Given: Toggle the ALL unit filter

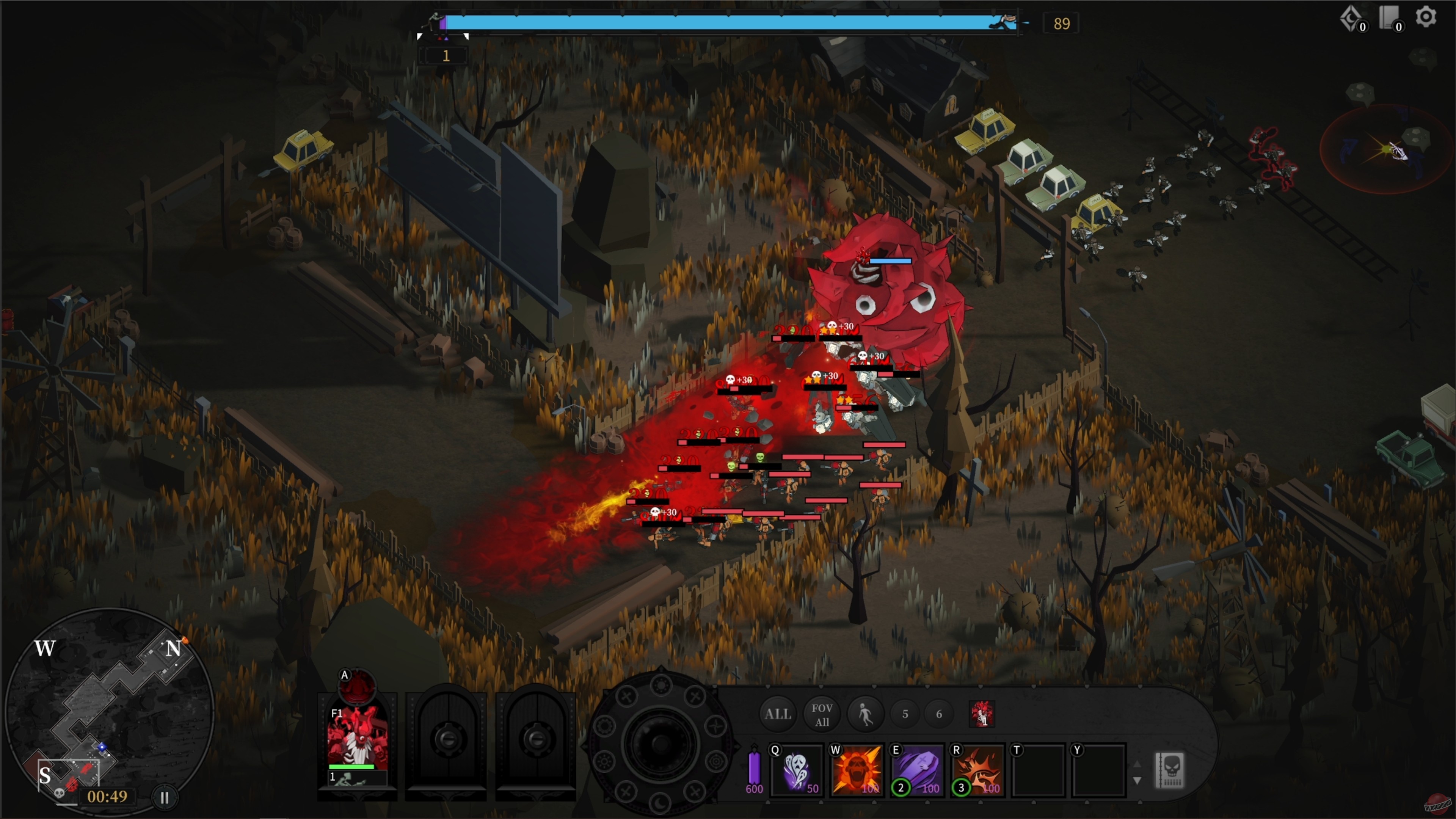Looking at the screenshot, I should pos(778,714).
